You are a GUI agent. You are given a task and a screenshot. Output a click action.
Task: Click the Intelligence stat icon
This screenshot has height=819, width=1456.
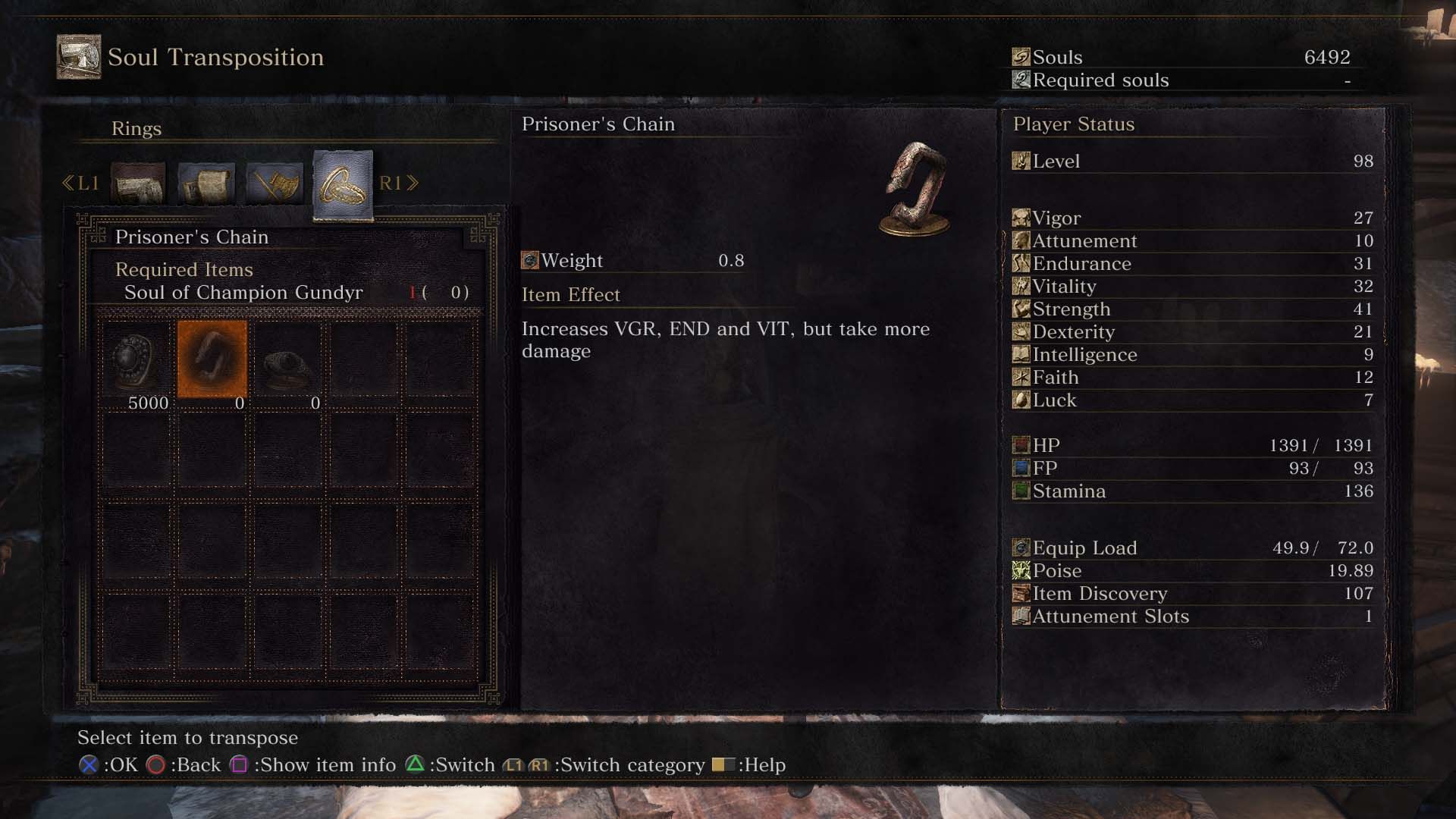pos(1022,354)
